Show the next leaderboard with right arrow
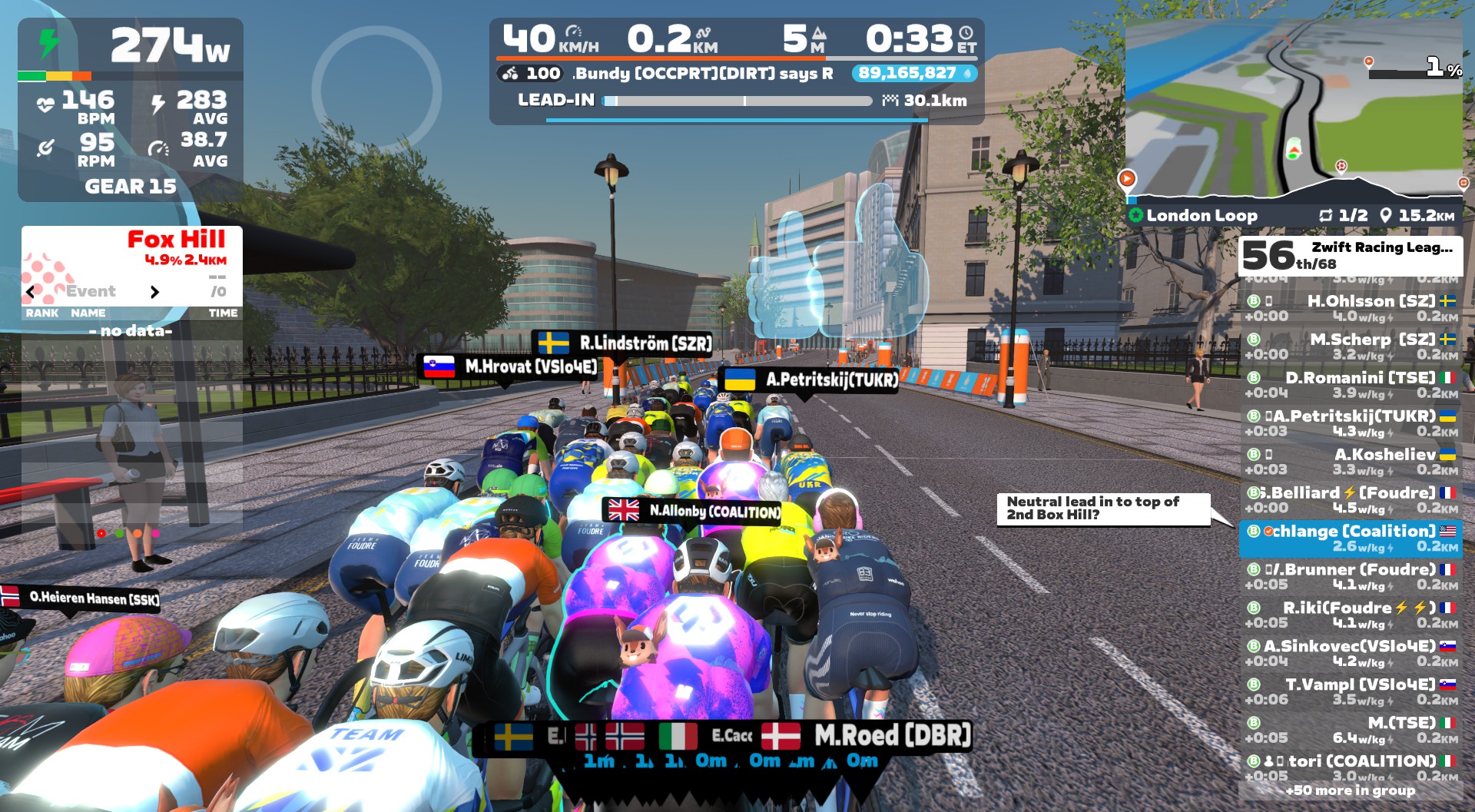Image resolution: width=1475 pixels, height=812 pixels. [x=154, y=292]
